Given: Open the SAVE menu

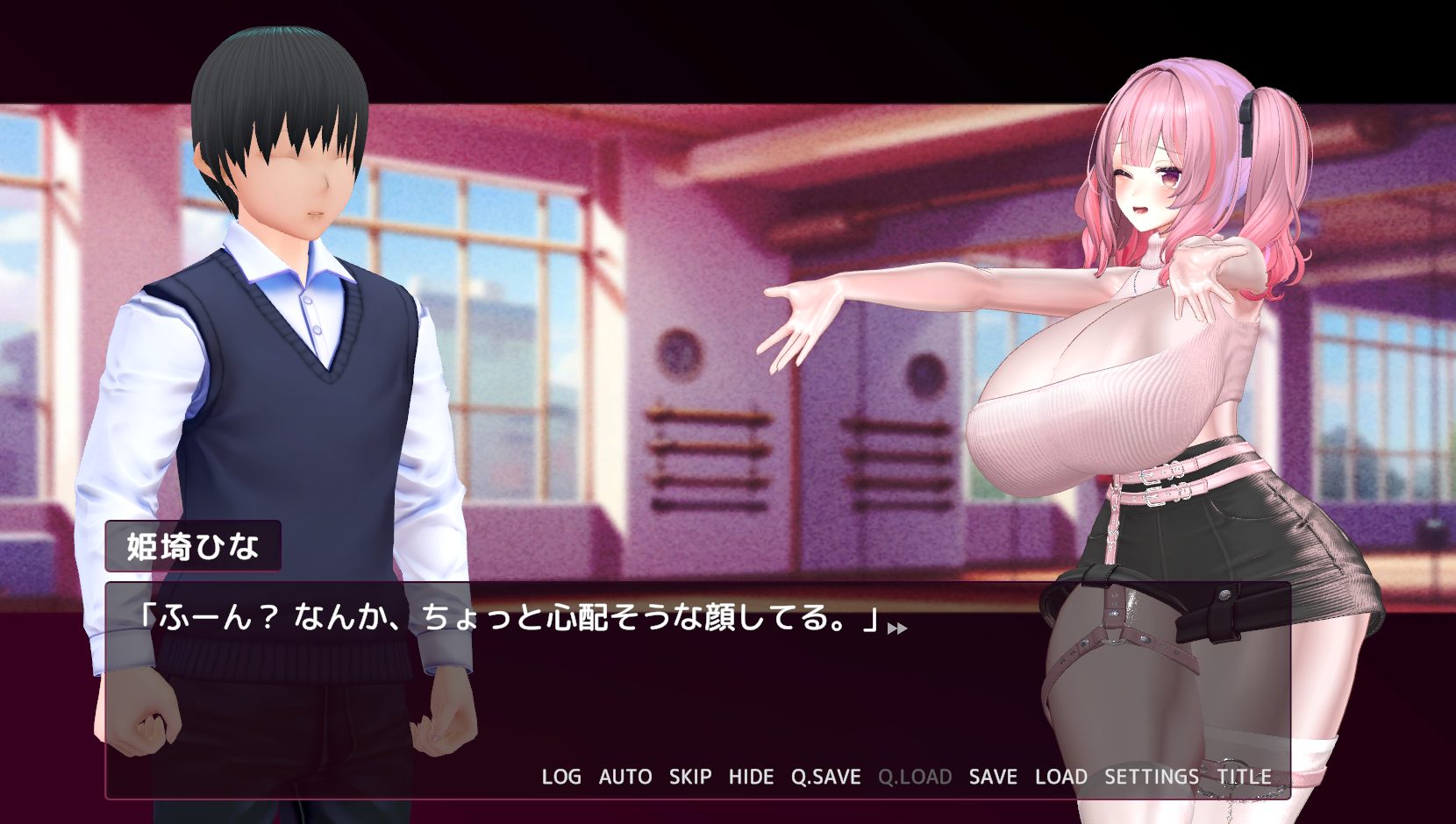Looking at the screenshot, I should (993, 777).
